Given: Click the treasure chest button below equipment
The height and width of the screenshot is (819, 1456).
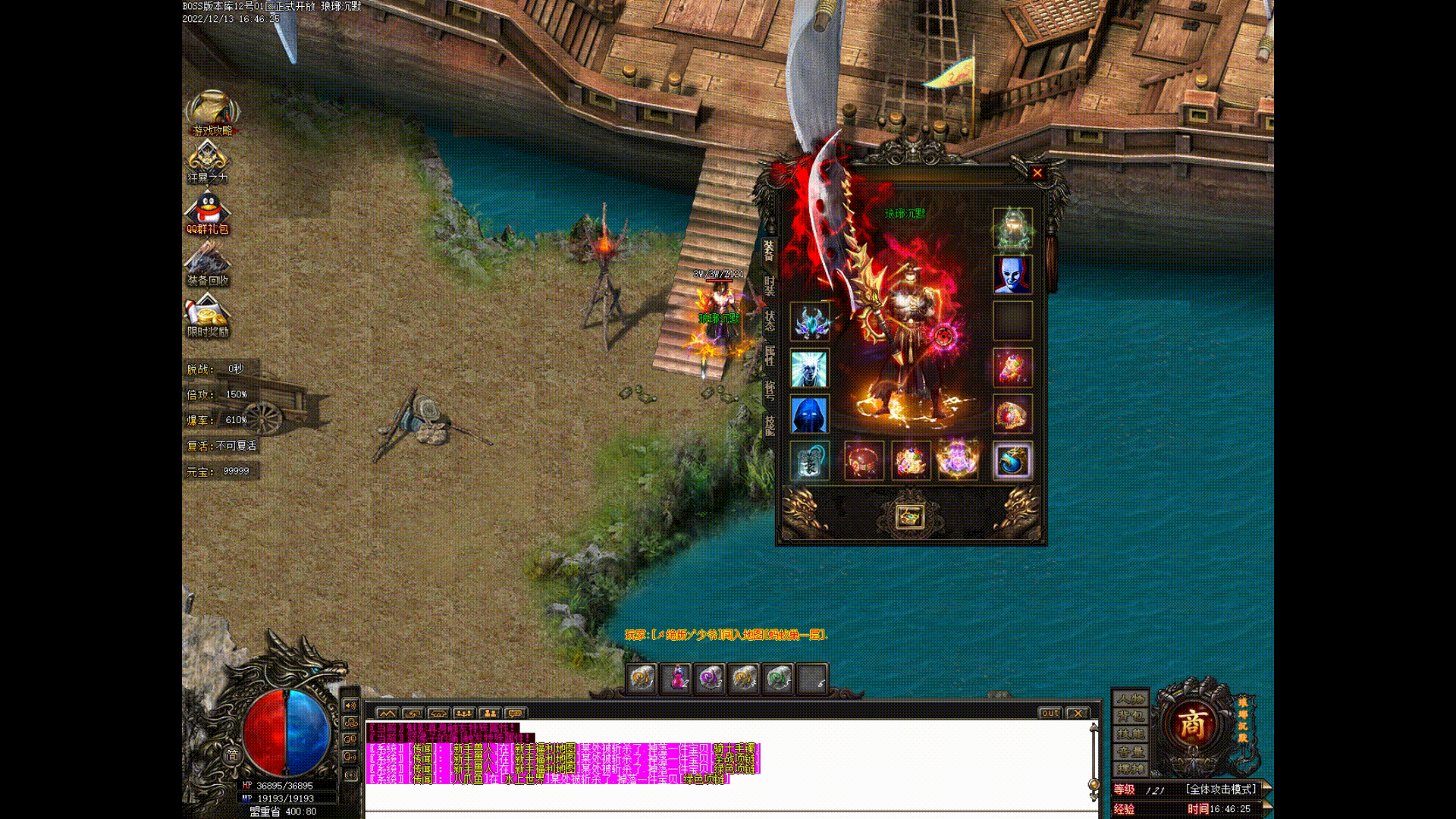Looking at the screenshot, I should [908, 516].
